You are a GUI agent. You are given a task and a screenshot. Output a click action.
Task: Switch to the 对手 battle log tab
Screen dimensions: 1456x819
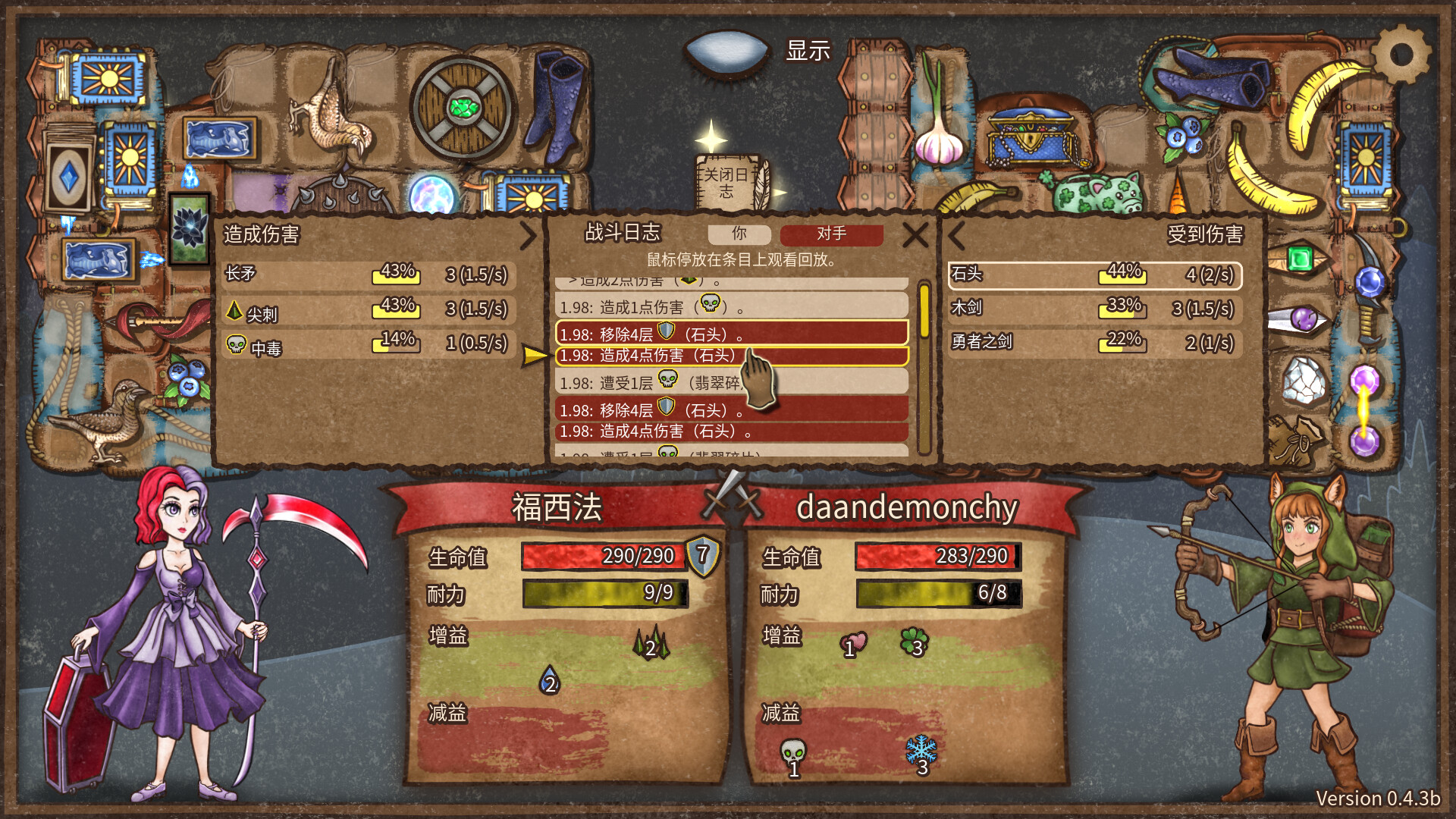pos(832,235)
